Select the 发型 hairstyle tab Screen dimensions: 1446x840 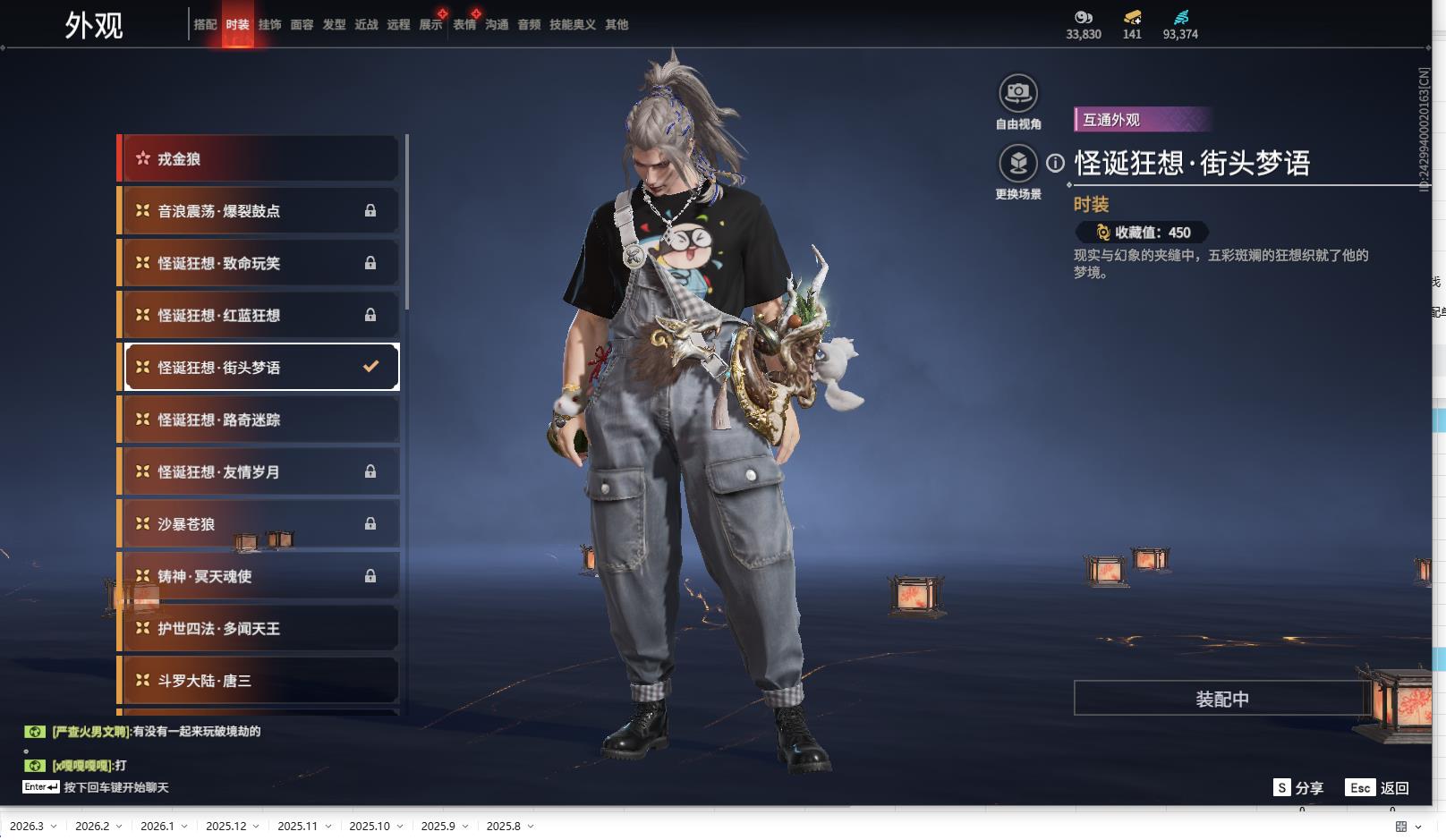[x=334, y=25]
